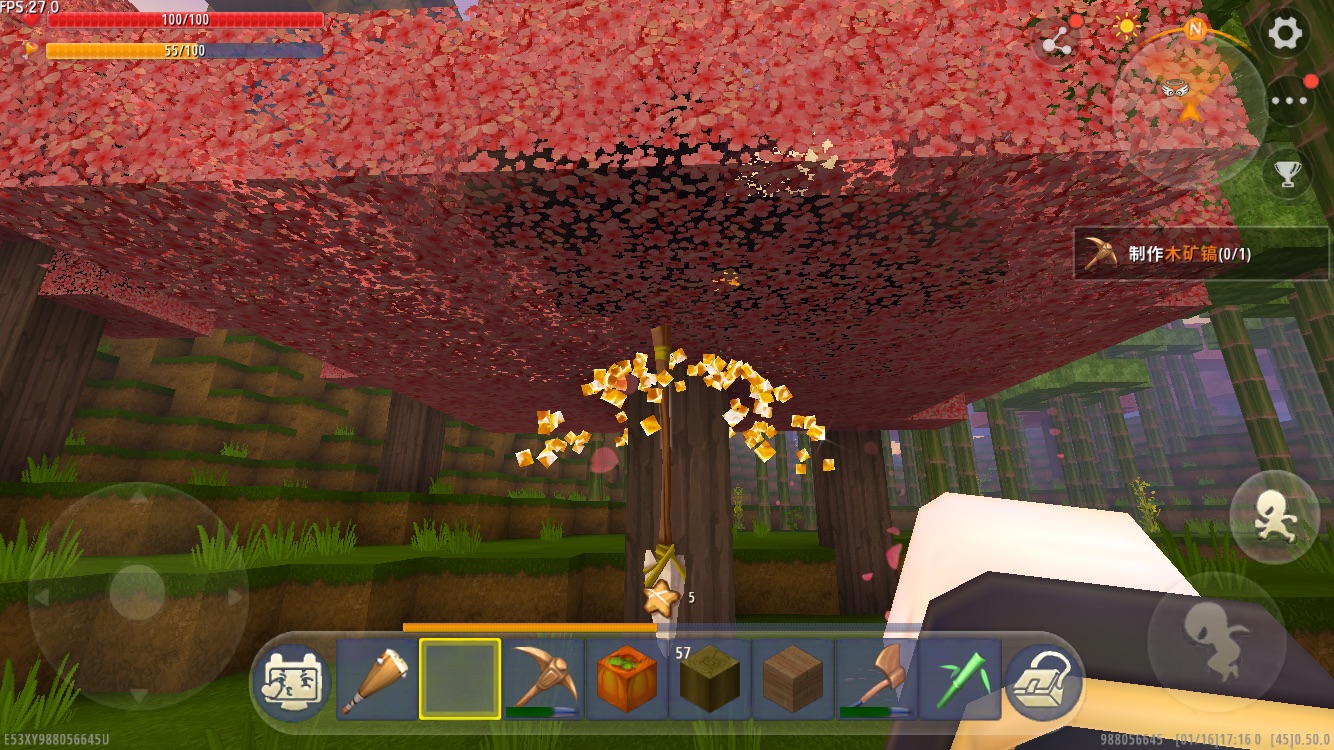Open the wooden pickaxe crafting quest tracker
This screenshot has height=750, width=1334.
click(x=1200, y=253)
